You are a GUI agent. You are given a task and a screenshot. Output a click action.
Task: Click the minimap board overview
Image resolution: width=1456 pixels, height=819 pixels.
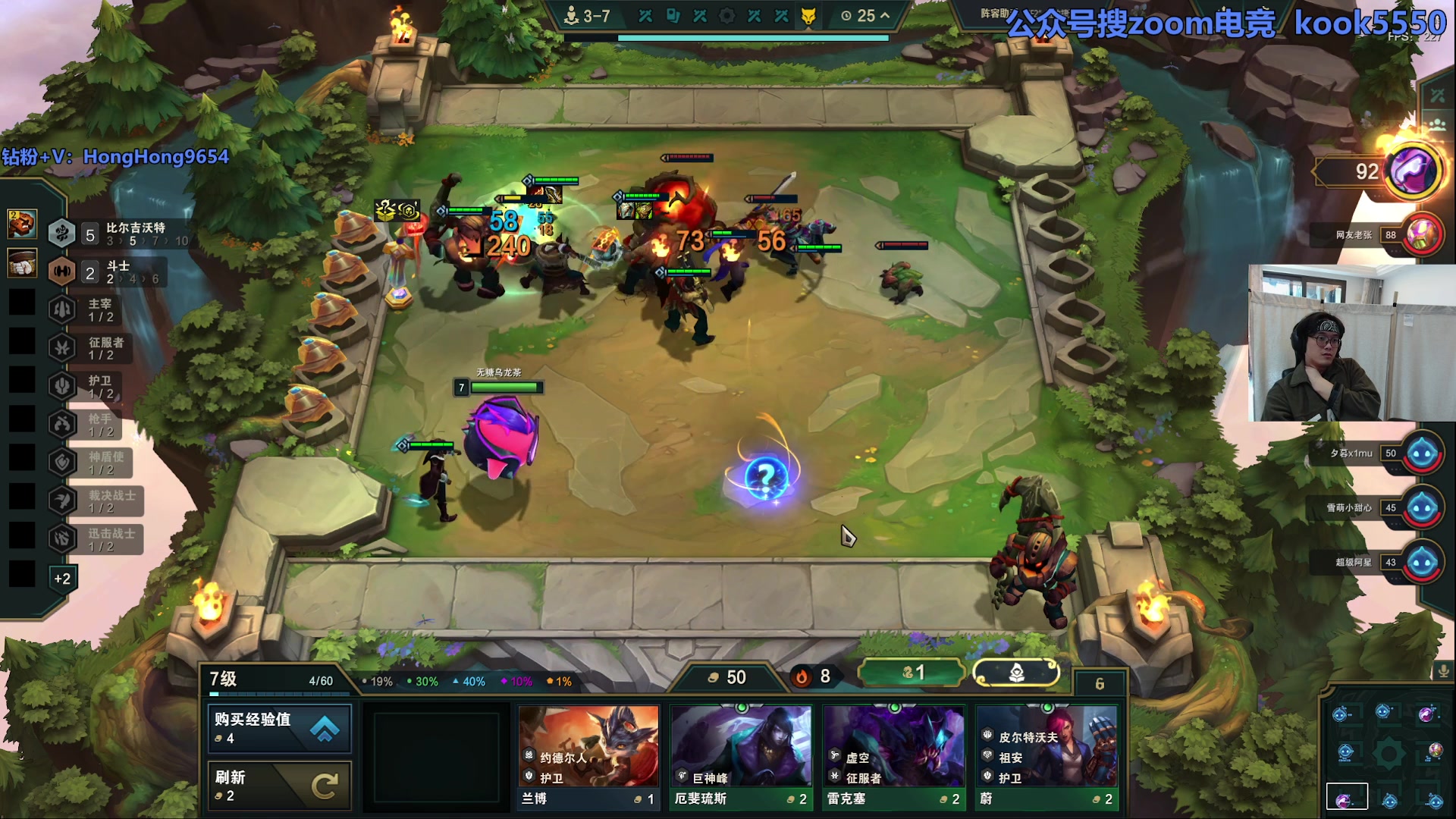click(1388, 753)
